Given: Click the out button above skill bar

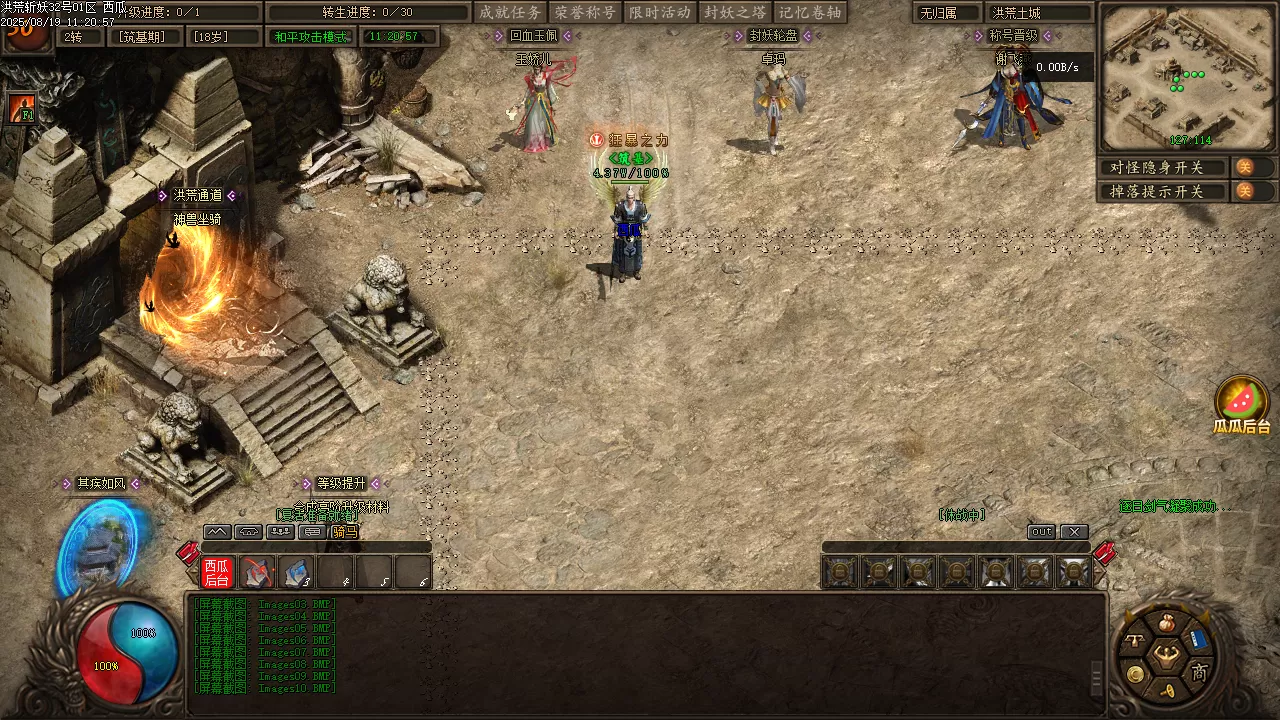Looking at the screenshot, I should (1041, 532).
